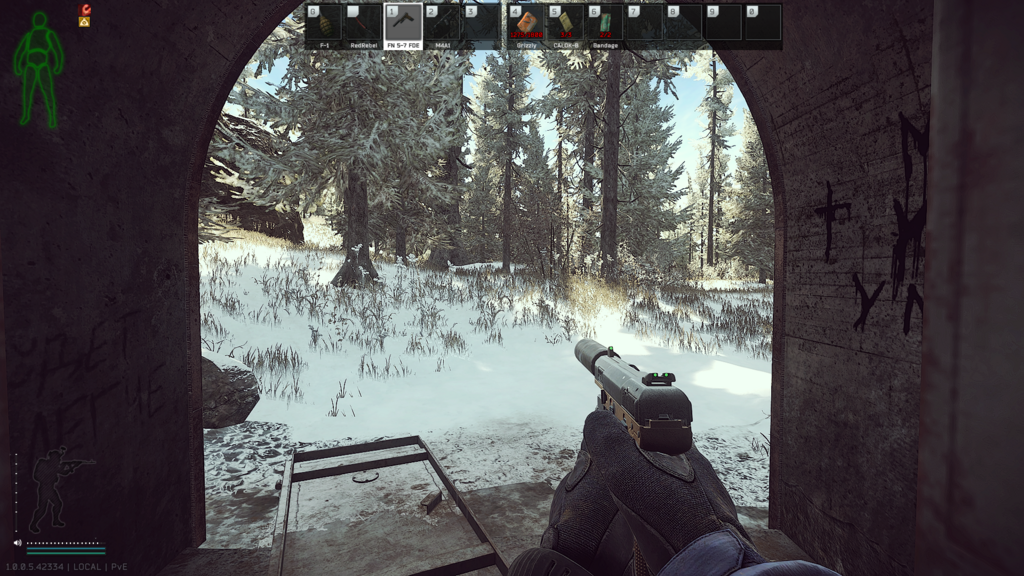Click the yellow status effect icon
The image size is (1024, 576).
click(85, 21)
